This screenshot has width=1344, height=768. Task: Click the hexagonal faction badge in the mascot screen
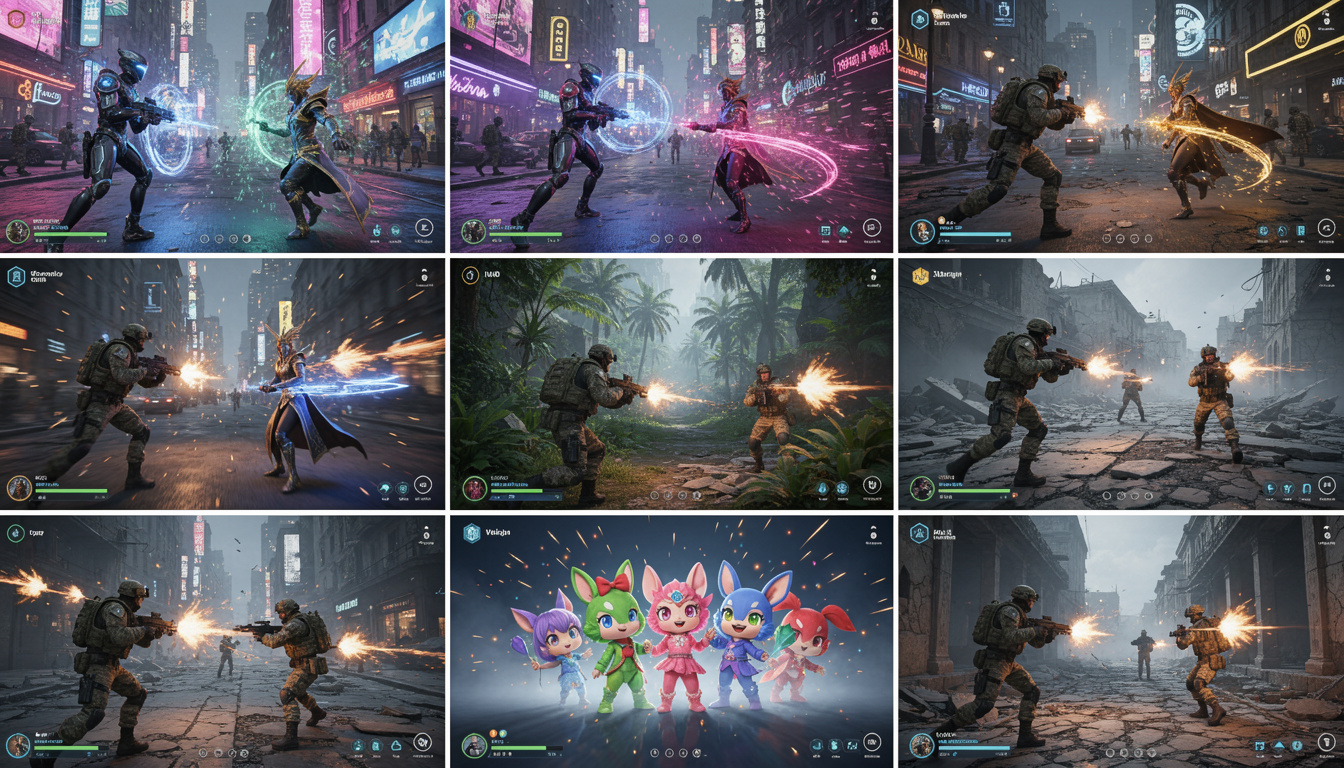point(471,532)
